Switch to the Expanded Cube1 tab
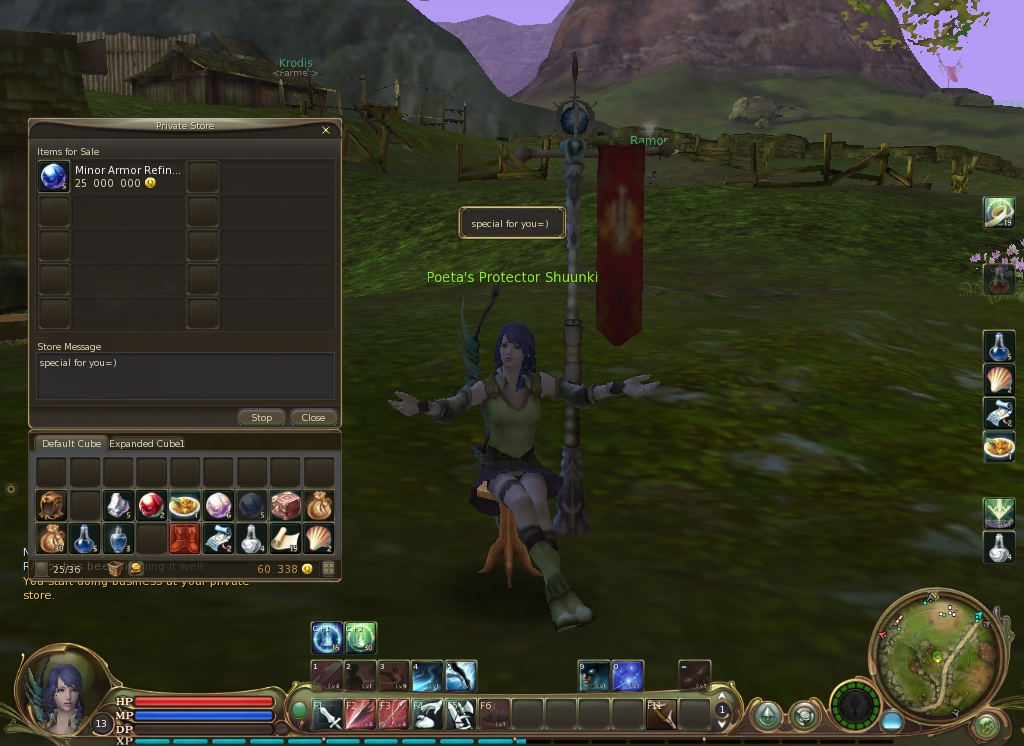This screenshot has width=1024, height=746. 147,443
